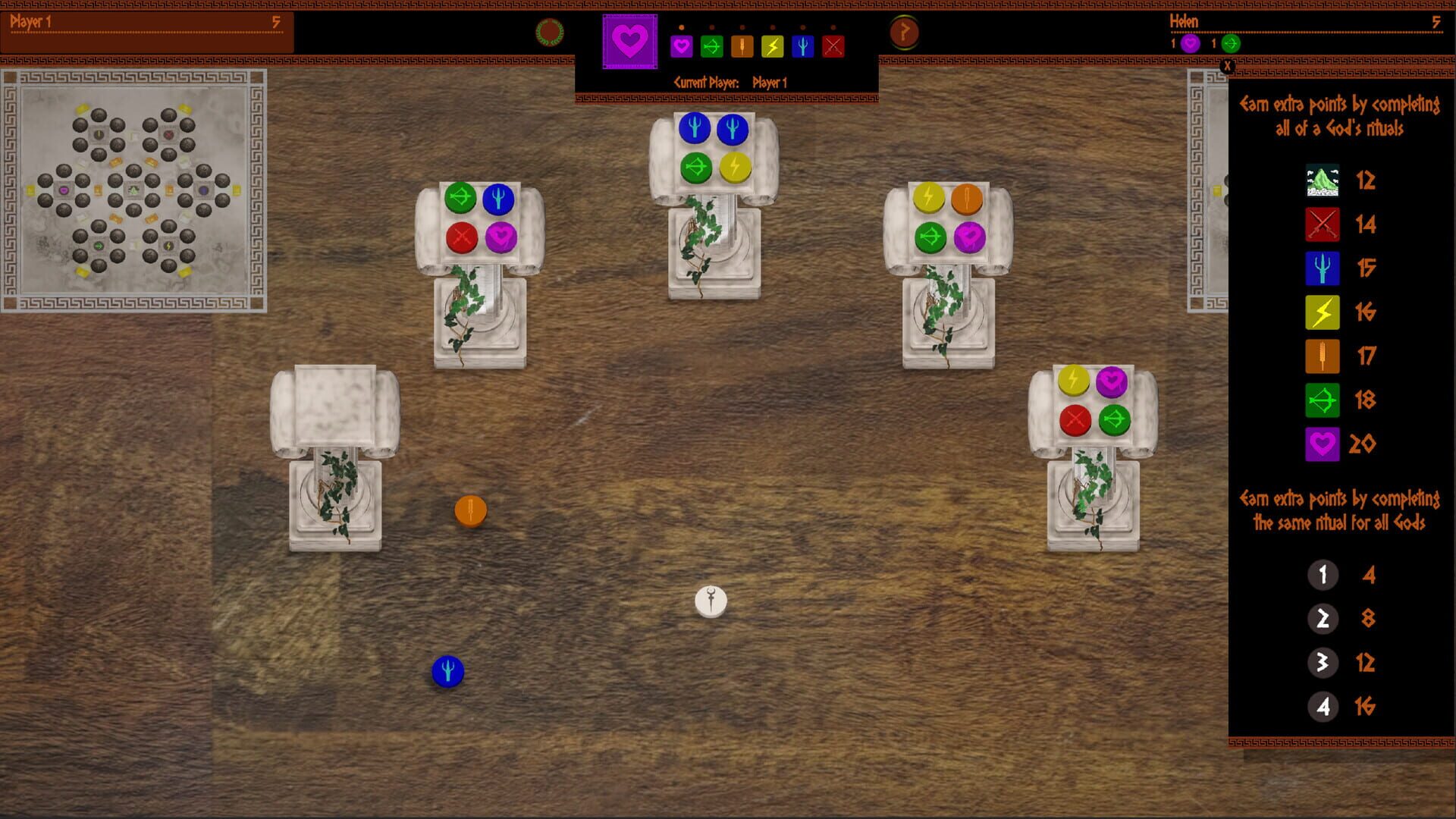
Task: Select the green bow ritual icon
Action: [711, 46]
